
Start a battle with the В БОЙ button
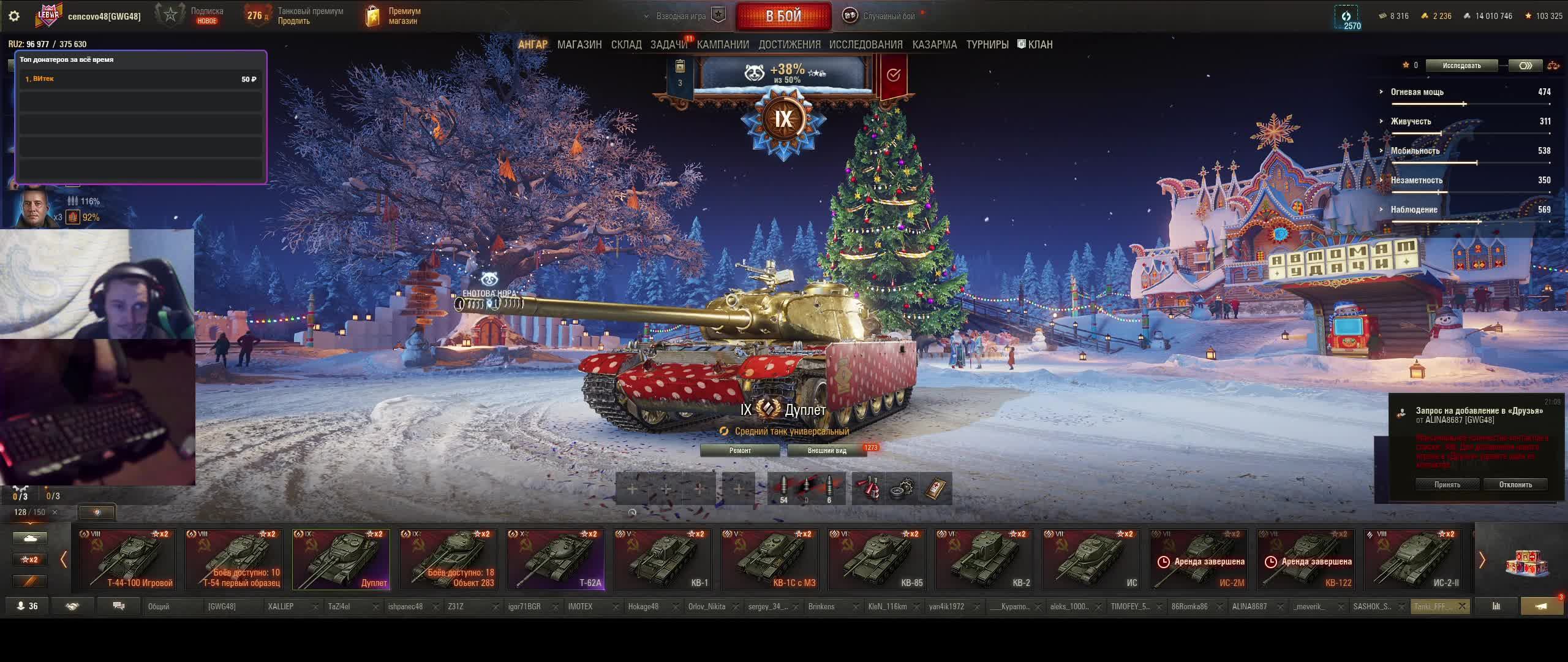(783, 16)
